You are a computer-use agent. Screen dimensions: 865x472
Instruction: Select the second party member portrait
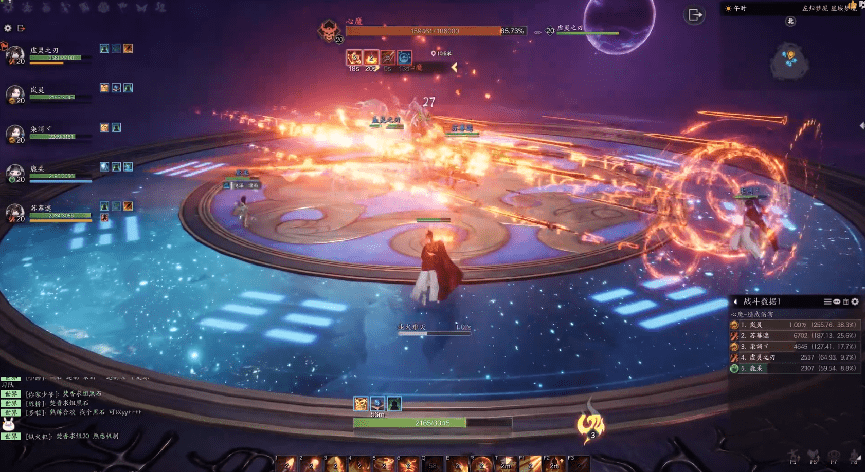pos(15,93)
